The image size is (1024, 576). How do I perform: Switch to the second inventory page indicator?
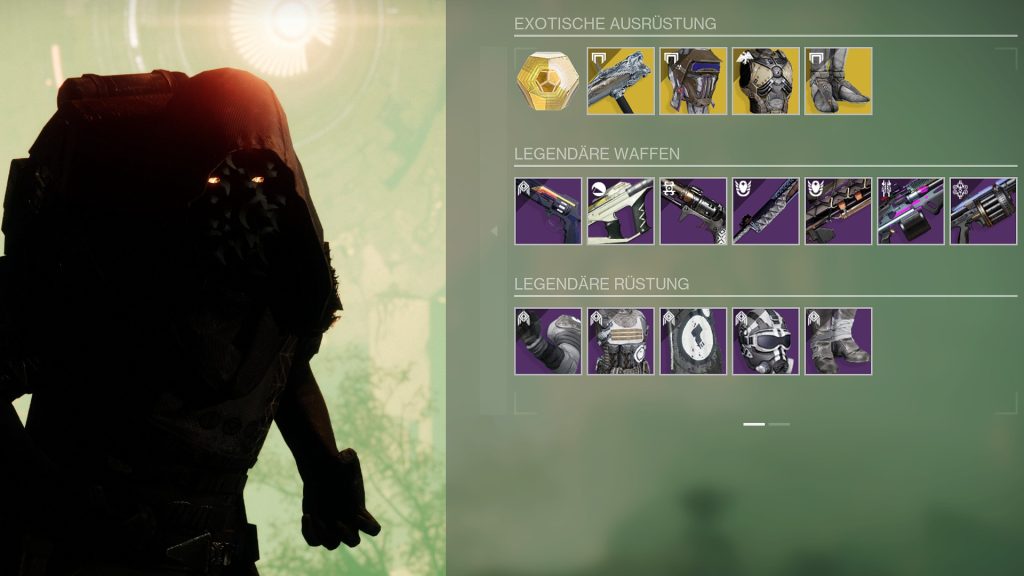779,424
